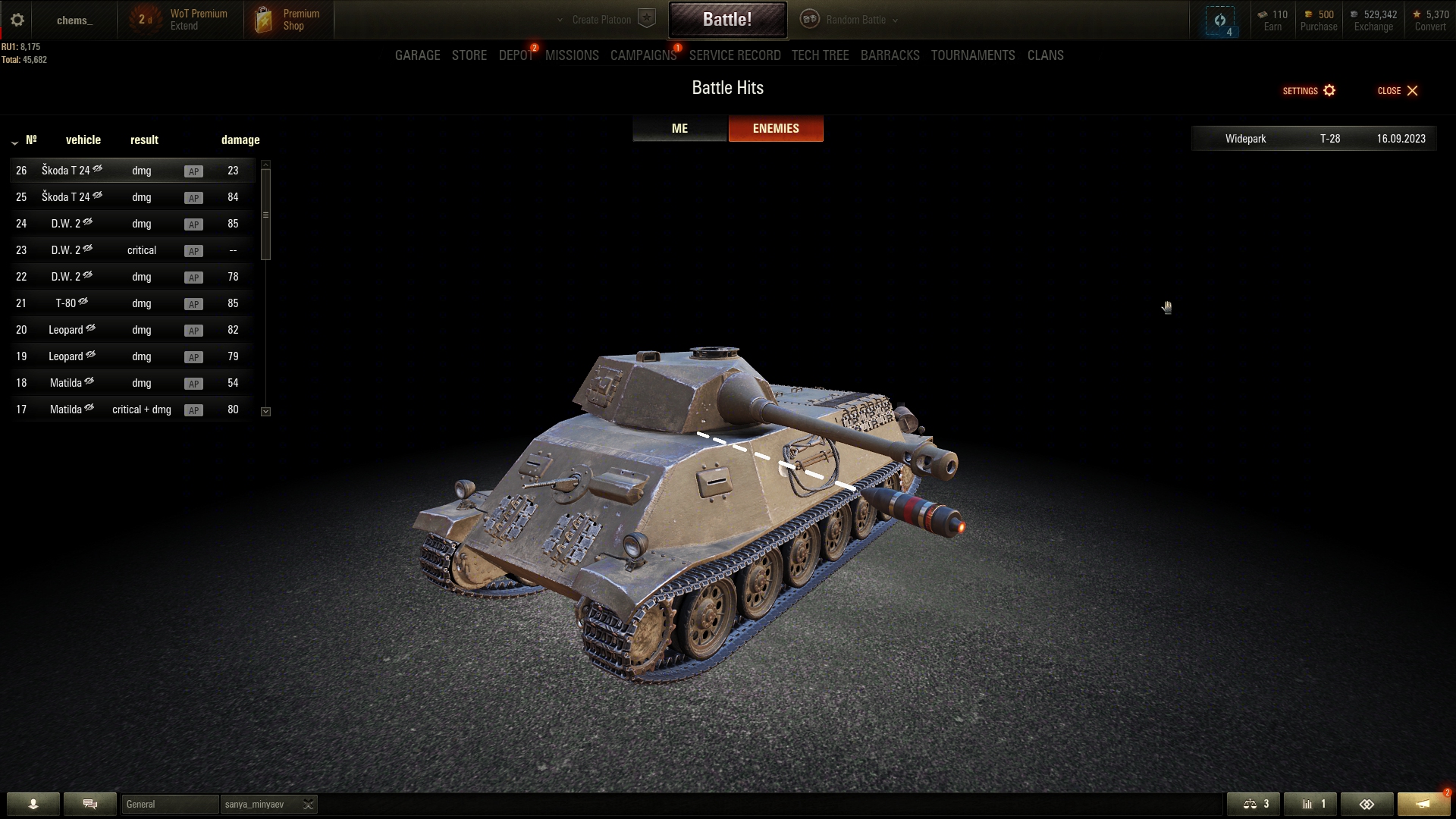Open session statistics via the bar-chart icon
This screenshot has height=819, width=1456.
tap(1311, 804)
